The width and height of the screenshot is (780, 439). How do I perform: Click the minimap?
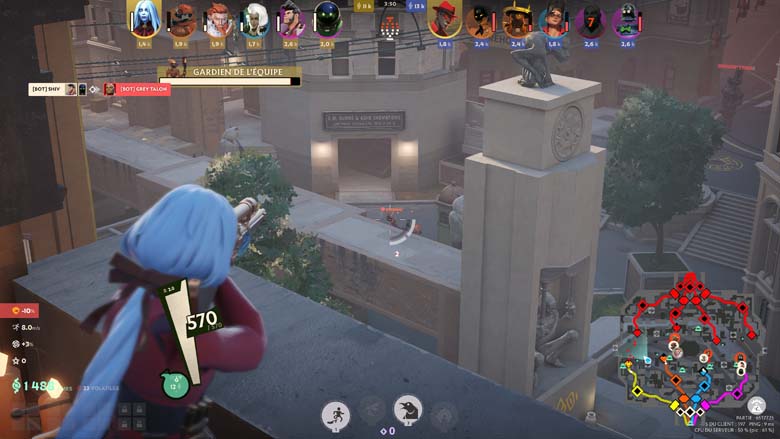(x=684, y=345)
